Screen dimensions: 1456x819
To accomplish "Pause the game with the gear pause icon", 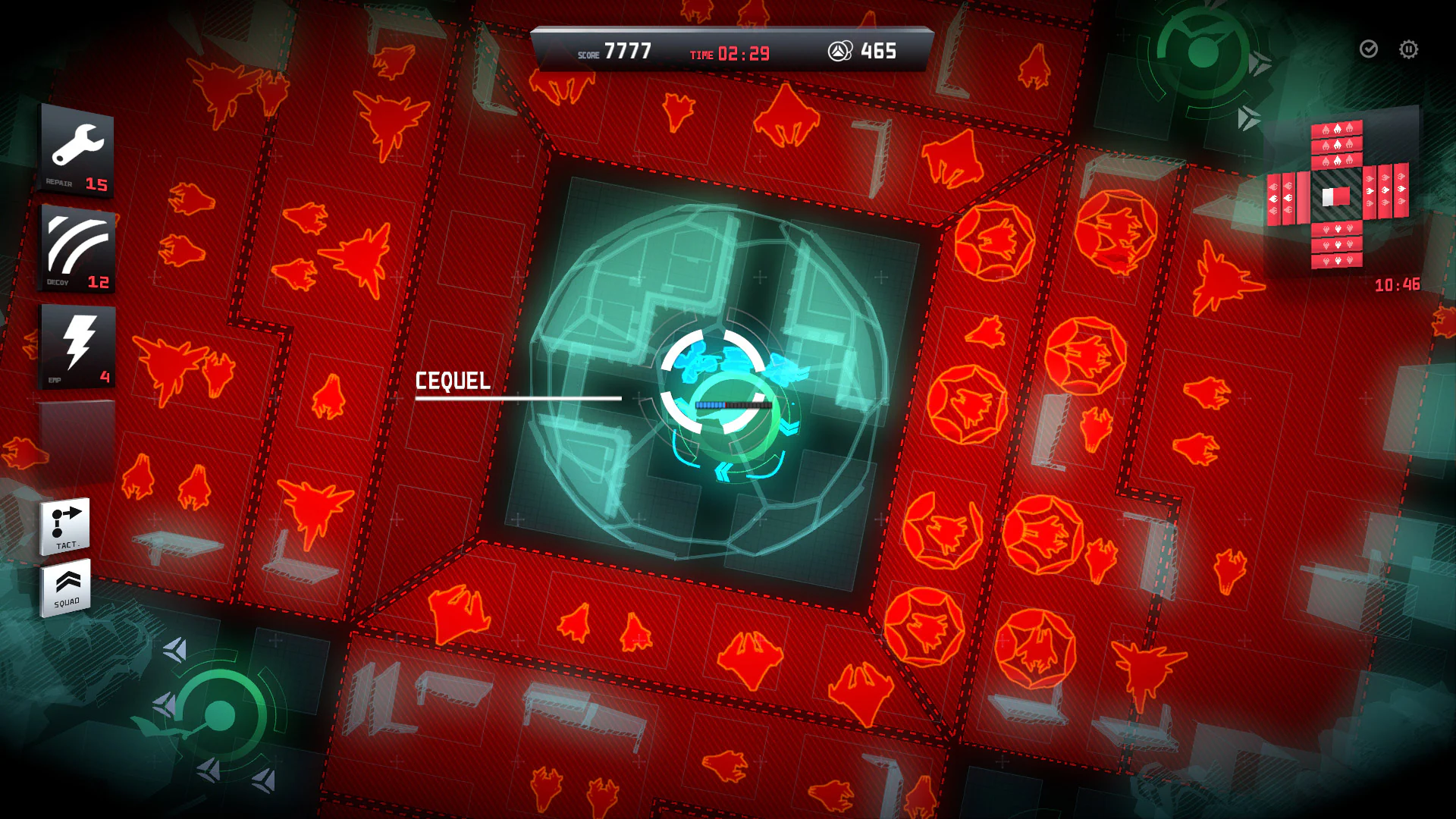I will 1408,50.
